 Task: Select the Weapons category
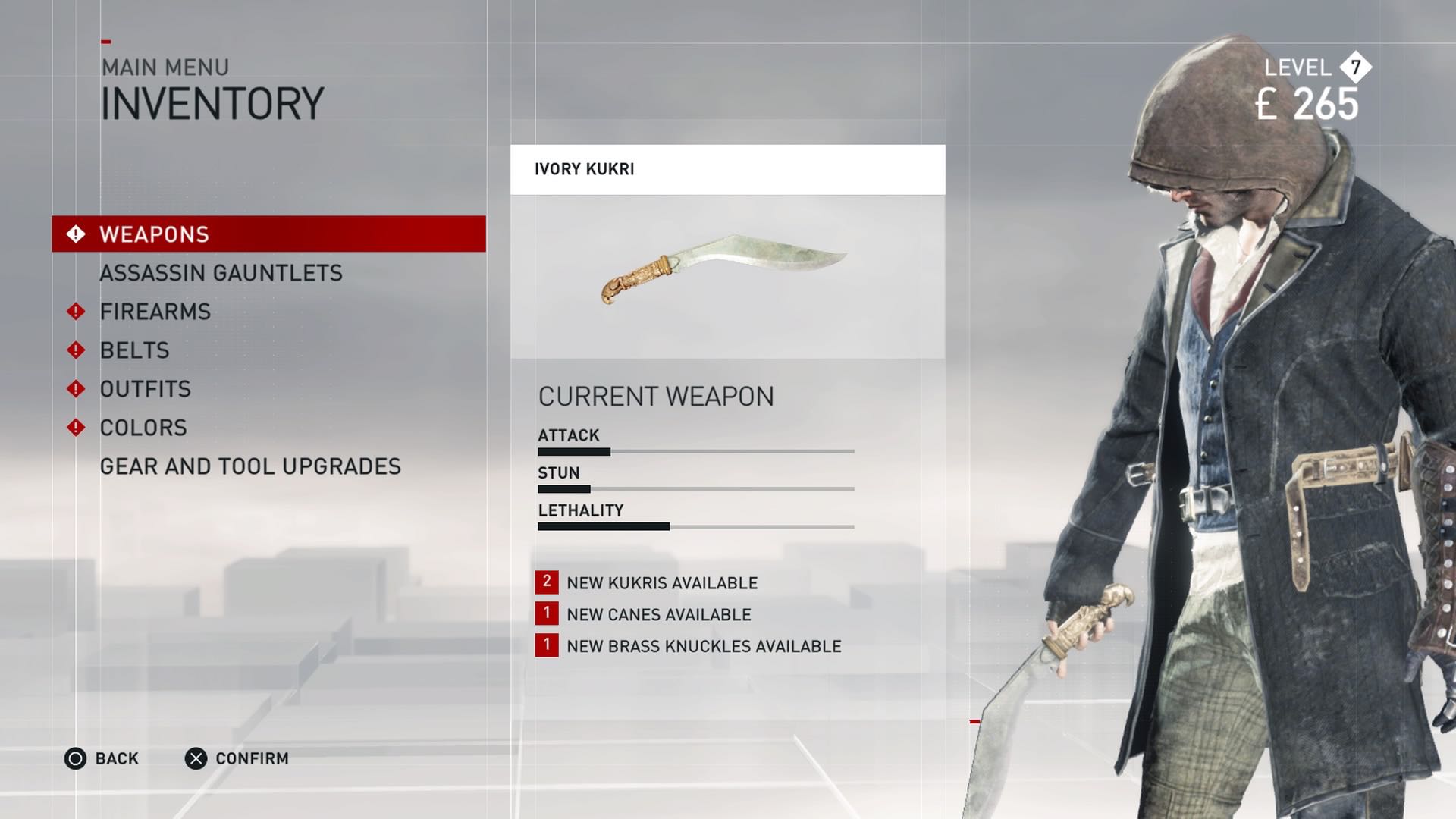[x=268, y=234]
